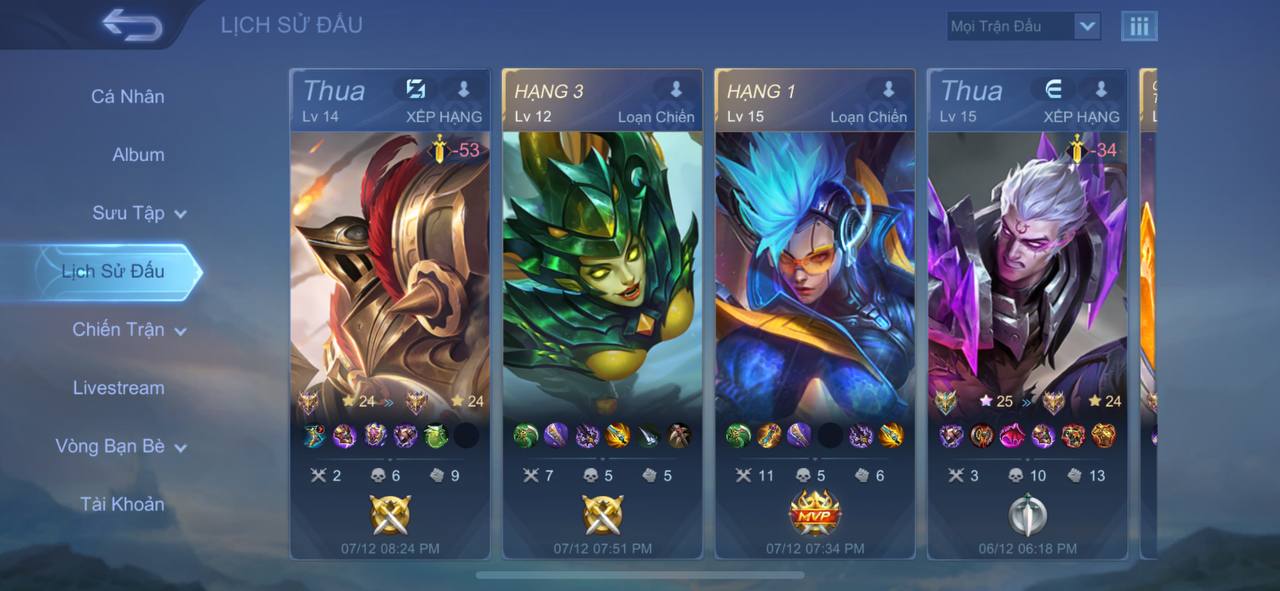
Task: Download the Hạng 3 match replay
Action: 676,90
